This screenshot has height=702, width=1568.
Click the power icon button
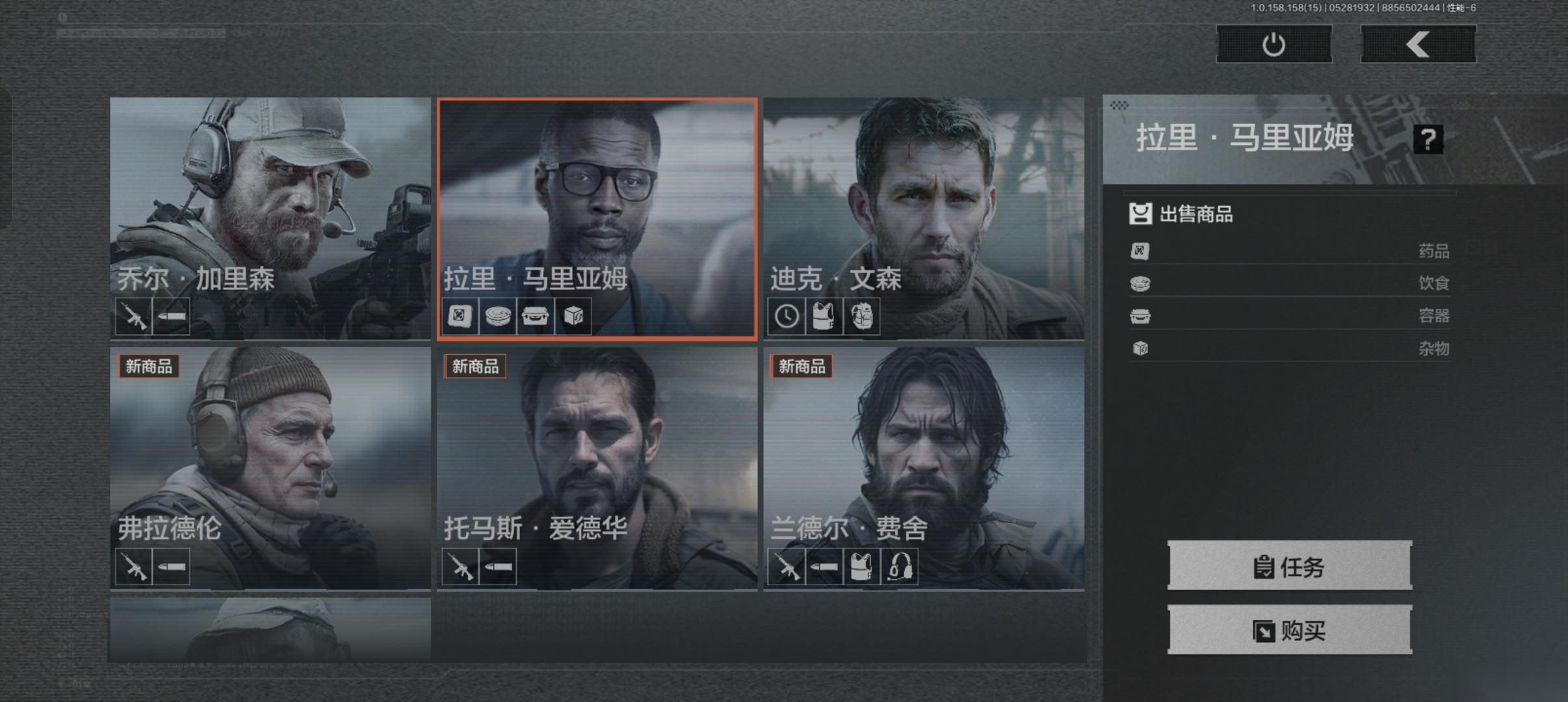coord(1274,44)
